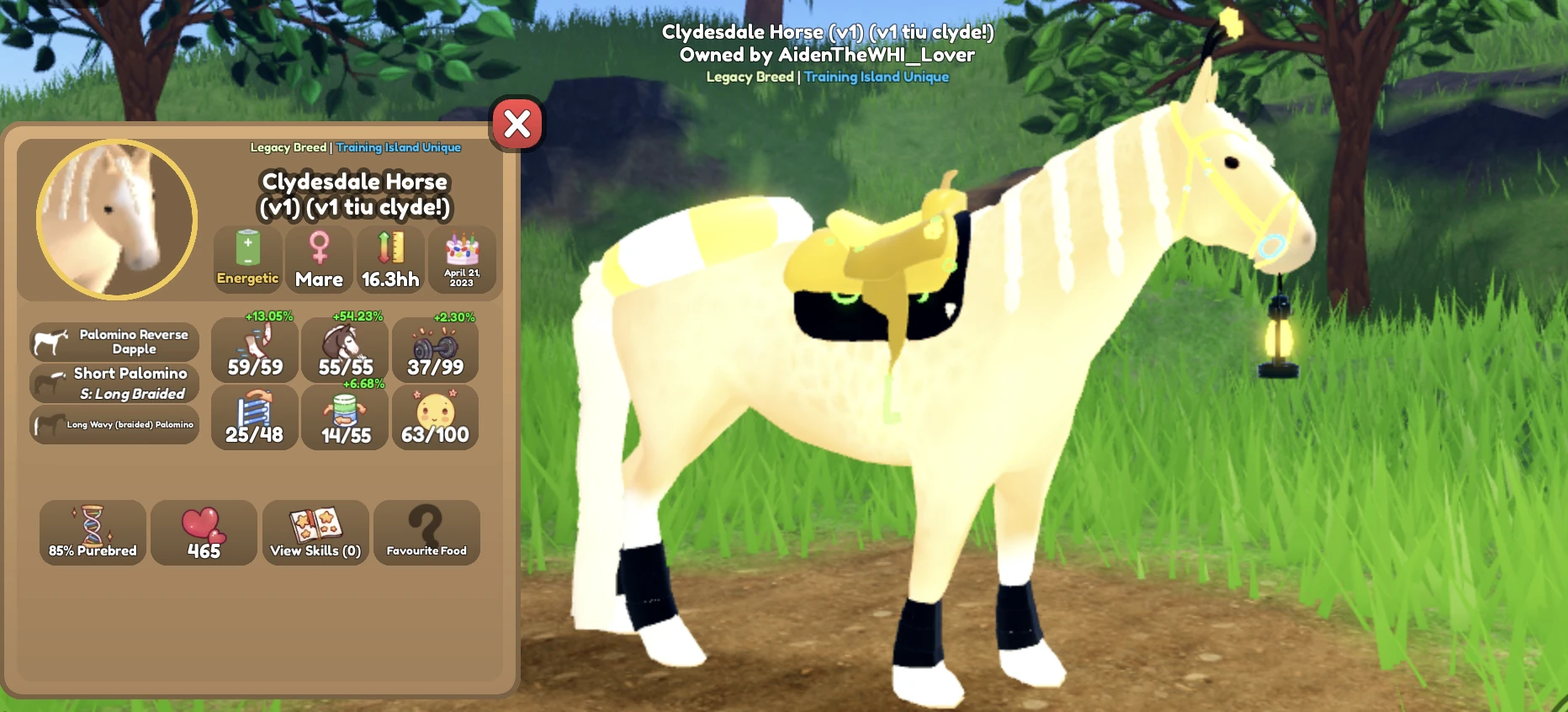Open the Training Island Unique link
The image size is (1568, 712).
(x=397, y=146)
